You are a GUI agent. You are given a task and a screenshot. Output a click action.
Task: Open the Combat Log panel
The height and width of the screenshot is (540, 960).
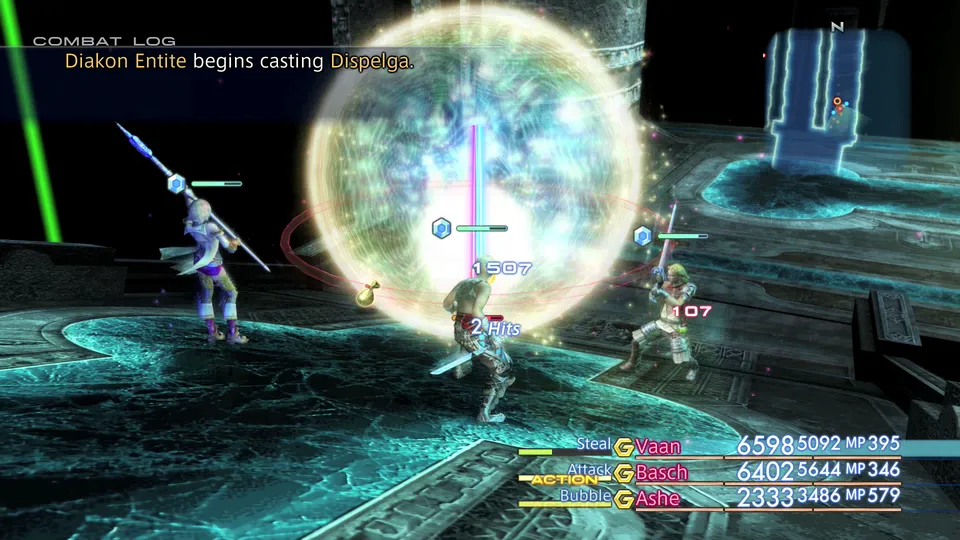pos(104,41)
